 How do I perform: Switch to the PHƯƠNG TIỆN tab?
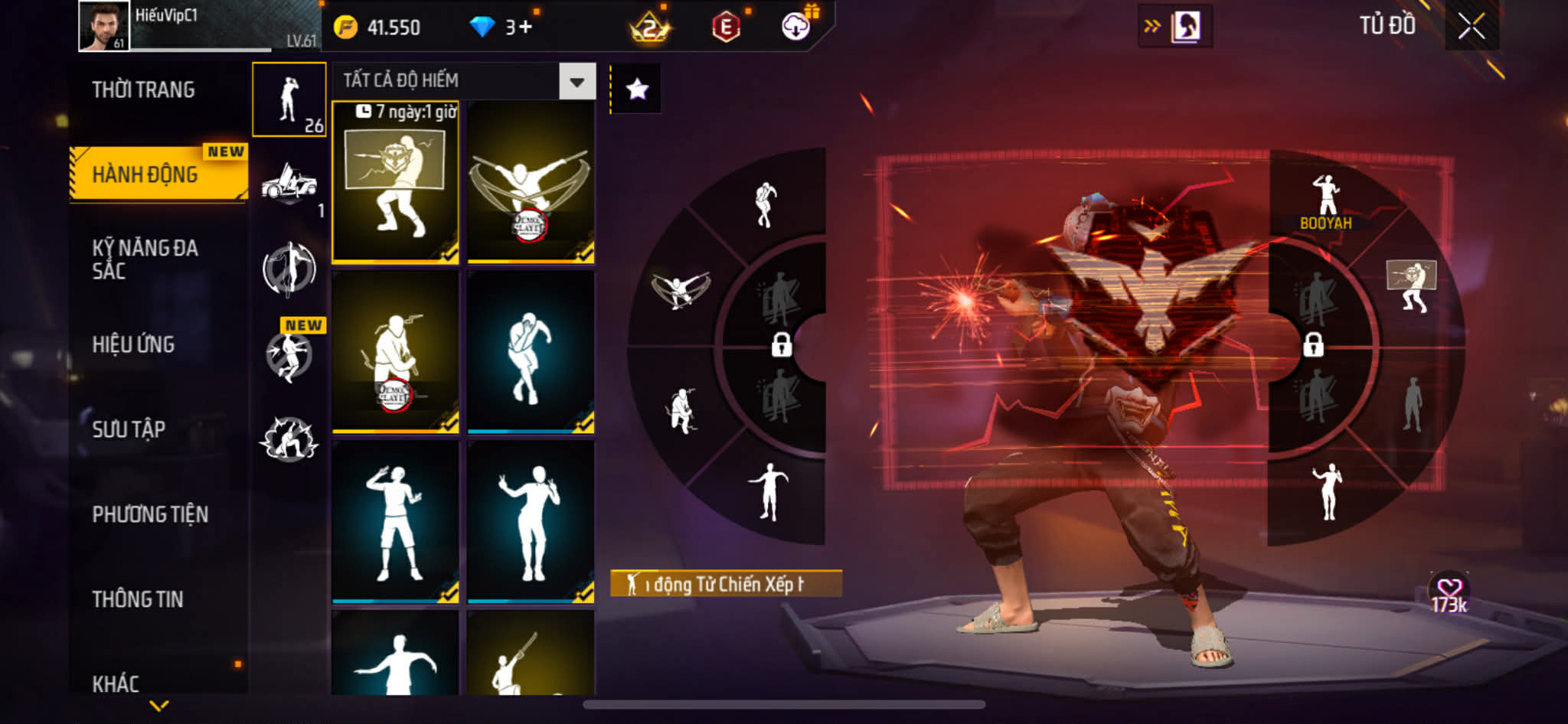coord(150,514)
